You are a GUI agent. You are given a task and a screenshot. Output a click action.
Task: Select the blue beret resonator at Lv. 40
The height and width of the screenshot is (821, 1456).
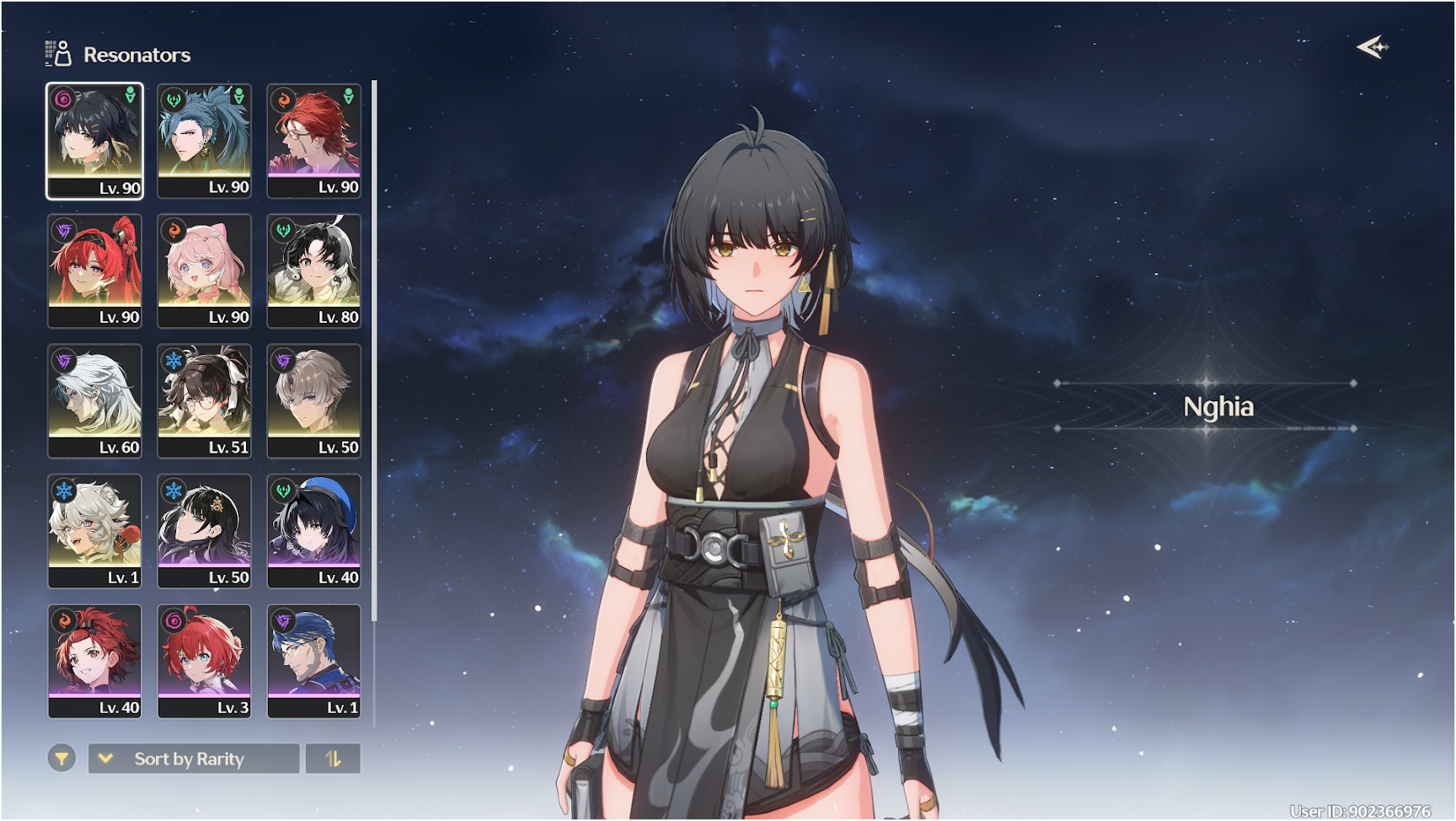click(313, 530)
